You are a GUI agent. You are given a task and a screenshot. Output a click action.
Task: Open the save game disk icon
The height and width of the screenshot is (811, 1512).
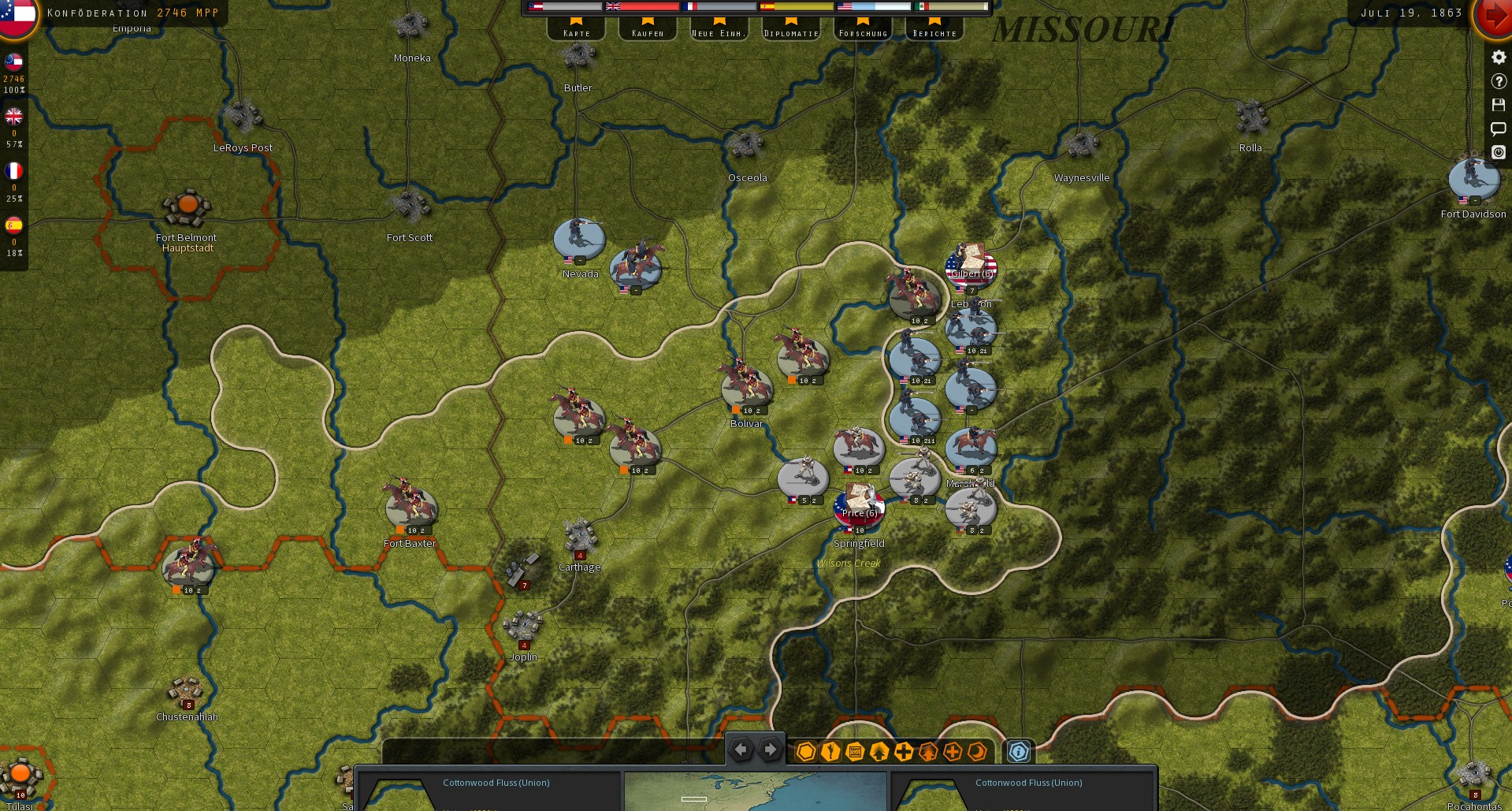[x=1498, y=105]
